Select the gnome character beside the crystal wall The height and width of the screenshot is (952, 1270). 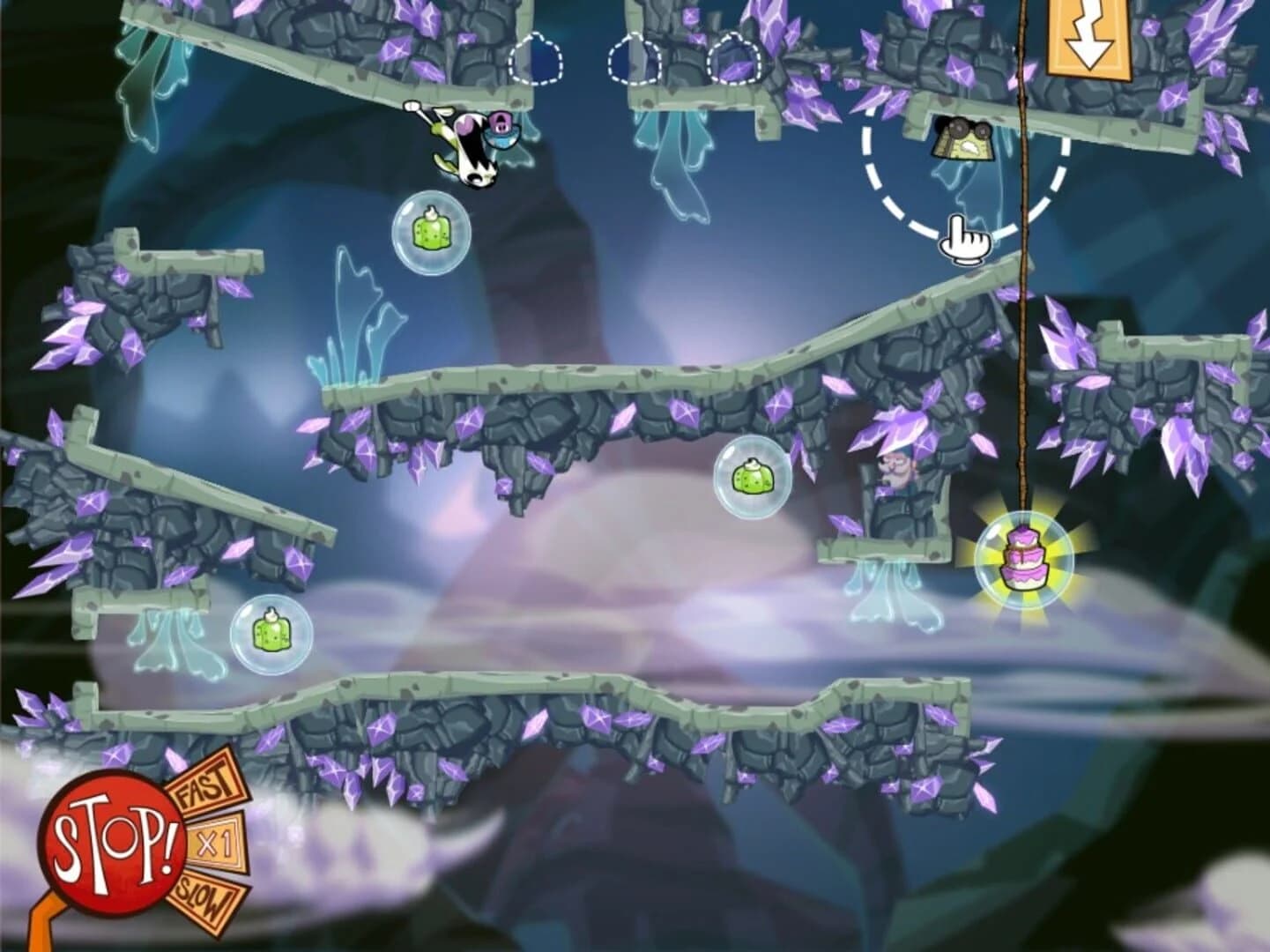coord(896,470)
